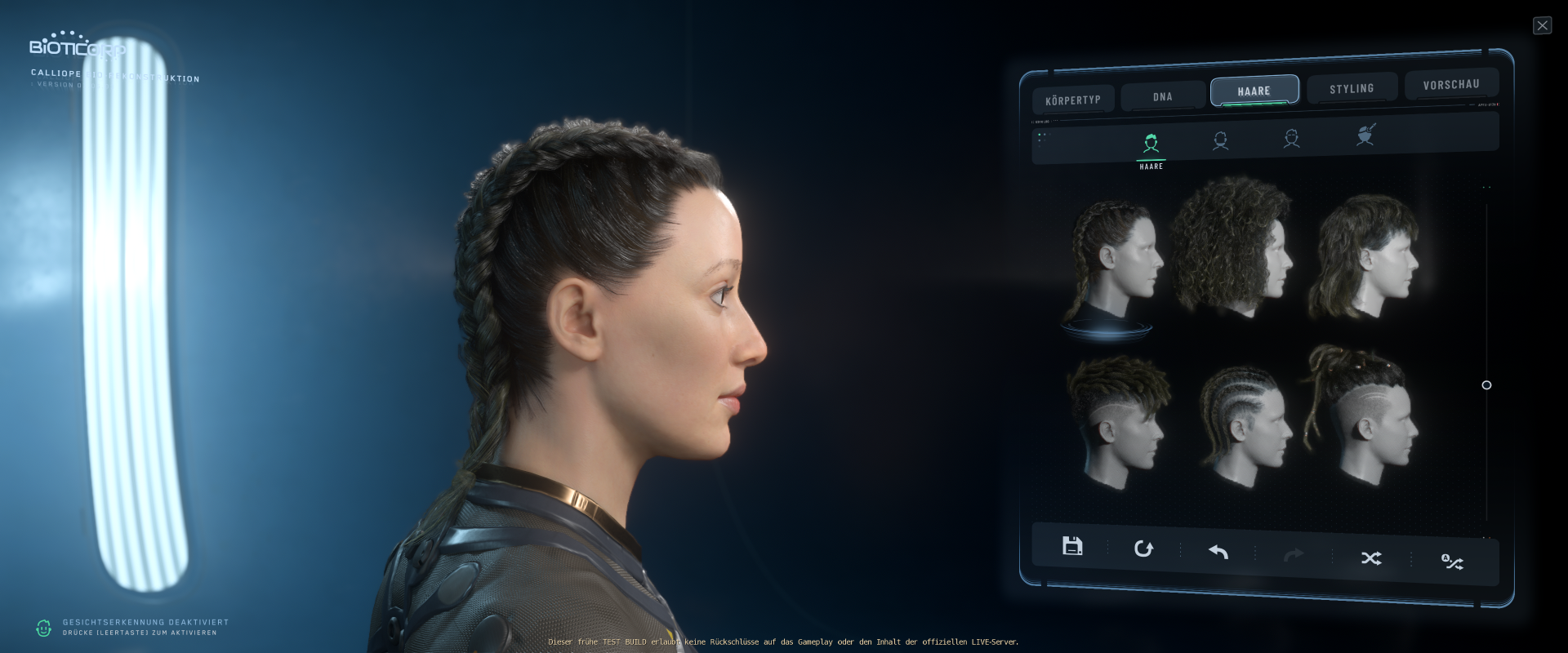Click the scrollbar handle beside the hairstyle grid

coord(1486,385)
